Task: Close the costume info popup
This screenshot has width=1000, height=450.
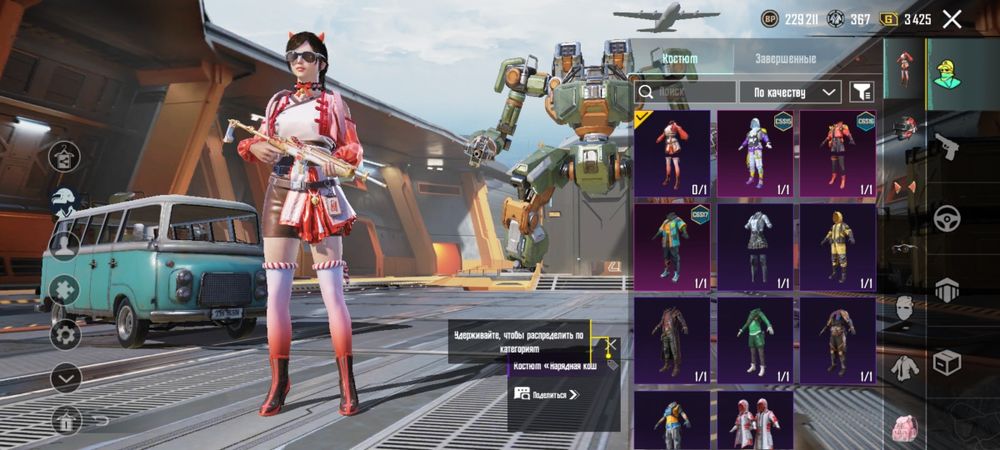Action: [611, 345]
